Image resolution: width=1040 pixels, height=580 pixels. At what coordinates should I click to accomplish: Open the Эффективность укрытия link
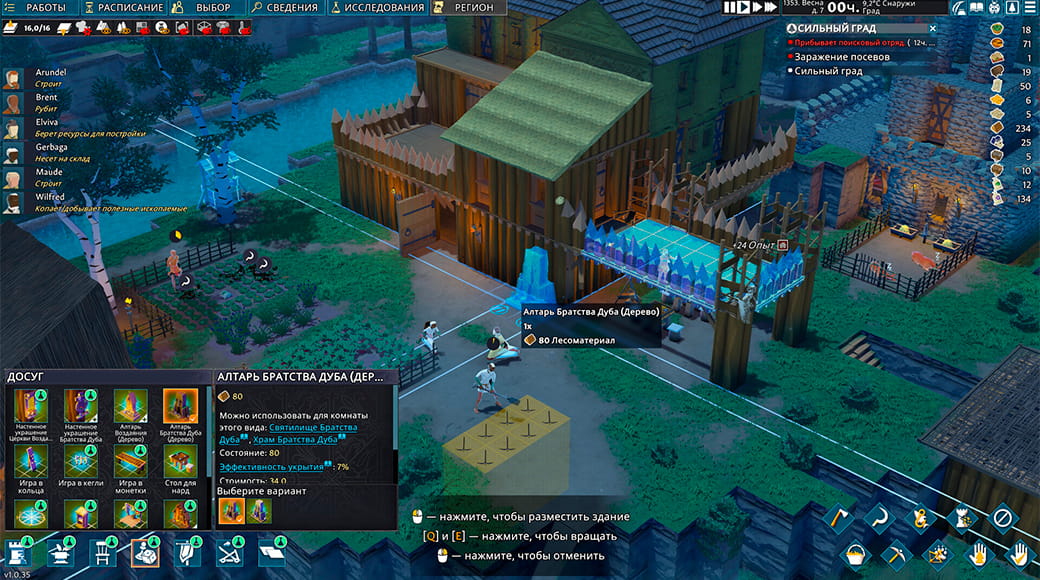[271, 467]
